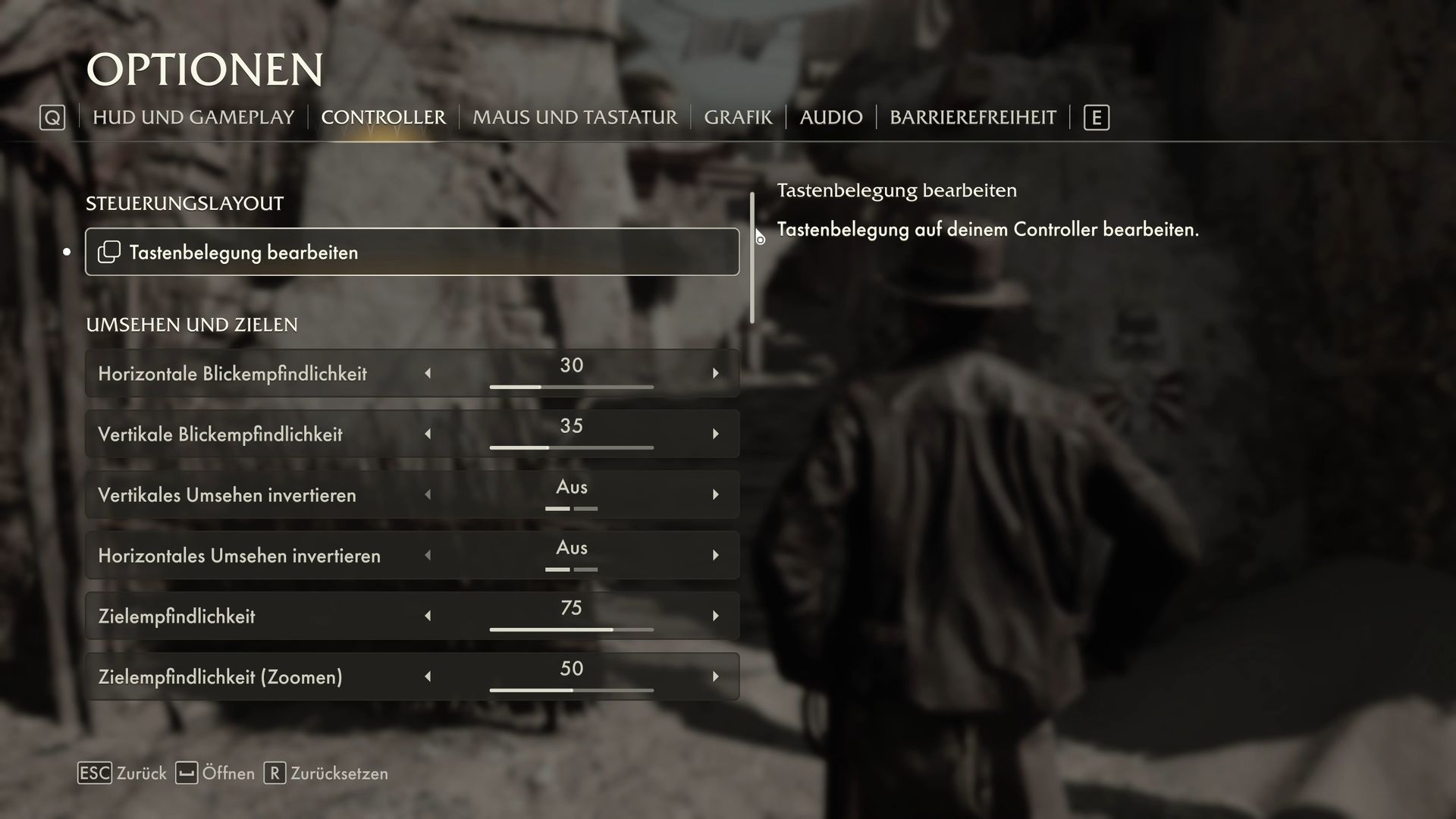Decrease Horizontale Blickempfindlichkeit with left arrow
Image resolution: width=1456 pixels, height=819 pixels.
pos(428,373)
